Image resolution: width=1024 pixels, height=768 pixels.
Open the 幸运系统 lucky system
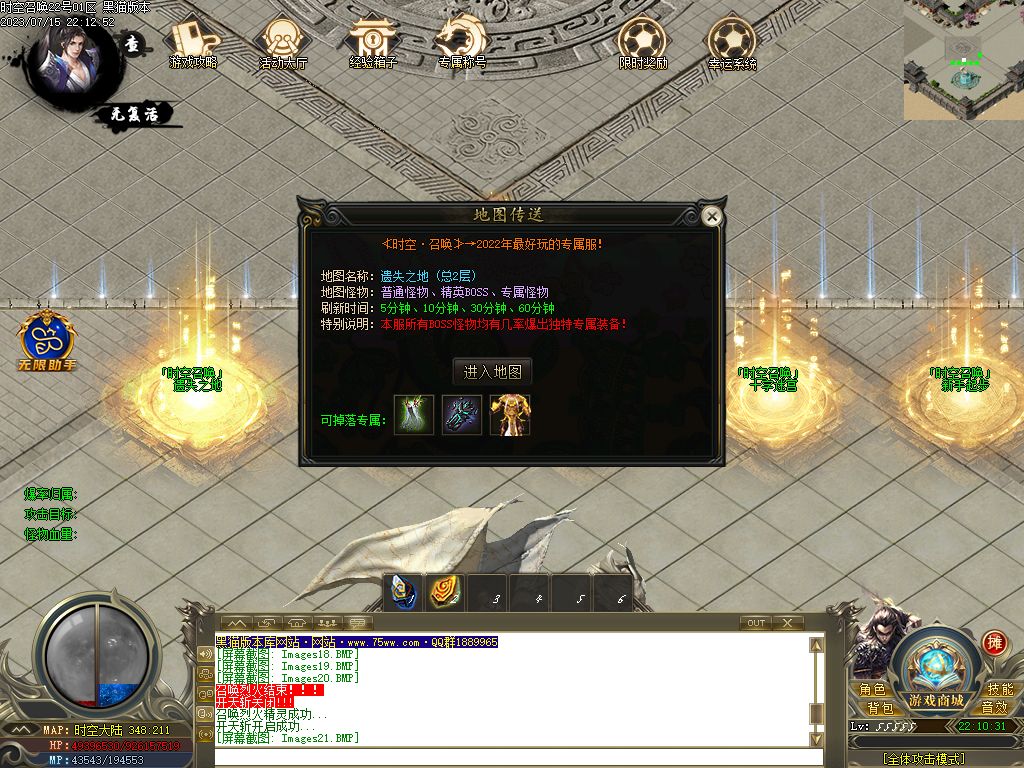(732, 41)
